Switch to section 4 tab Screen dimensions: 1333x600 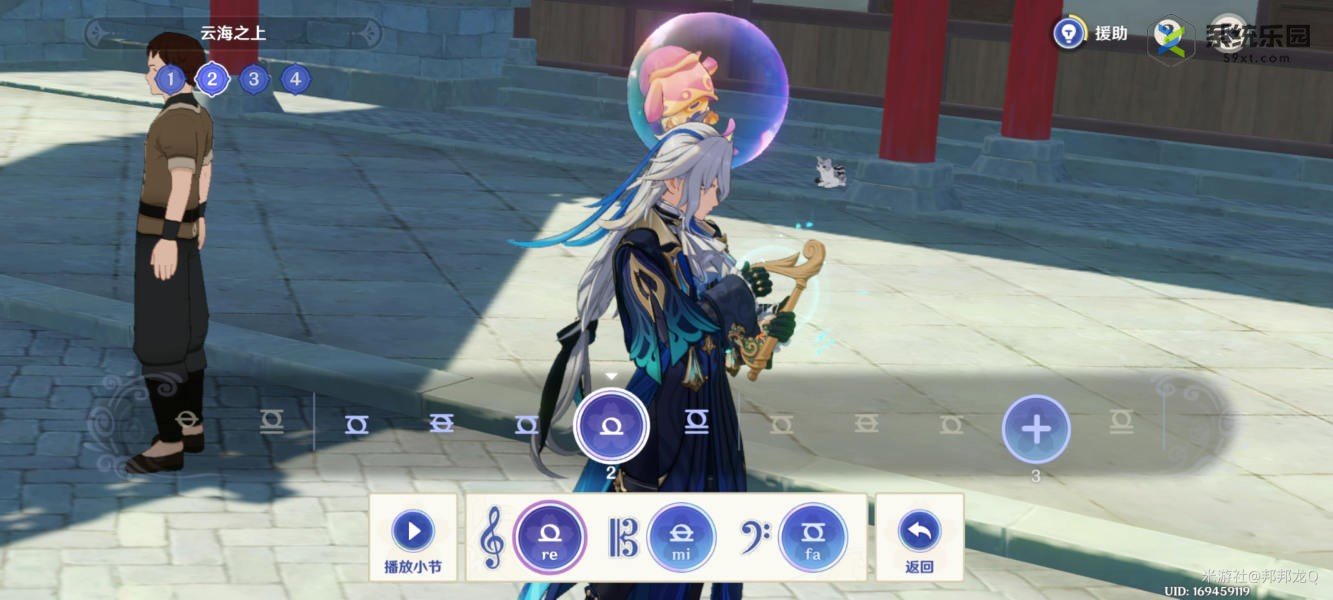point(295,79)
